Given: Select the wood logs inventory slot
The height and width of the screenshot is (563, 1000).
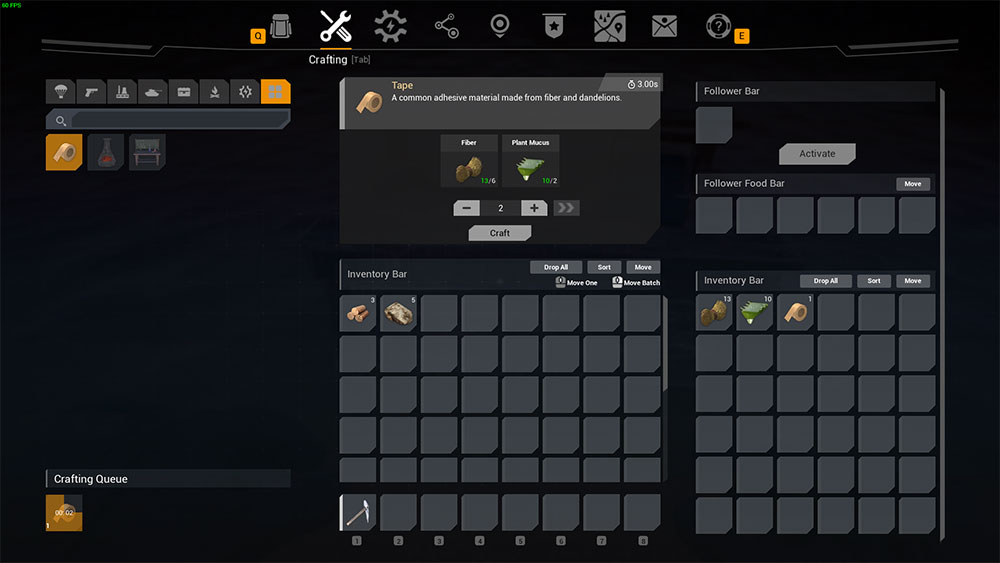Looking at the screenshot, I should (x=358, y=313).
